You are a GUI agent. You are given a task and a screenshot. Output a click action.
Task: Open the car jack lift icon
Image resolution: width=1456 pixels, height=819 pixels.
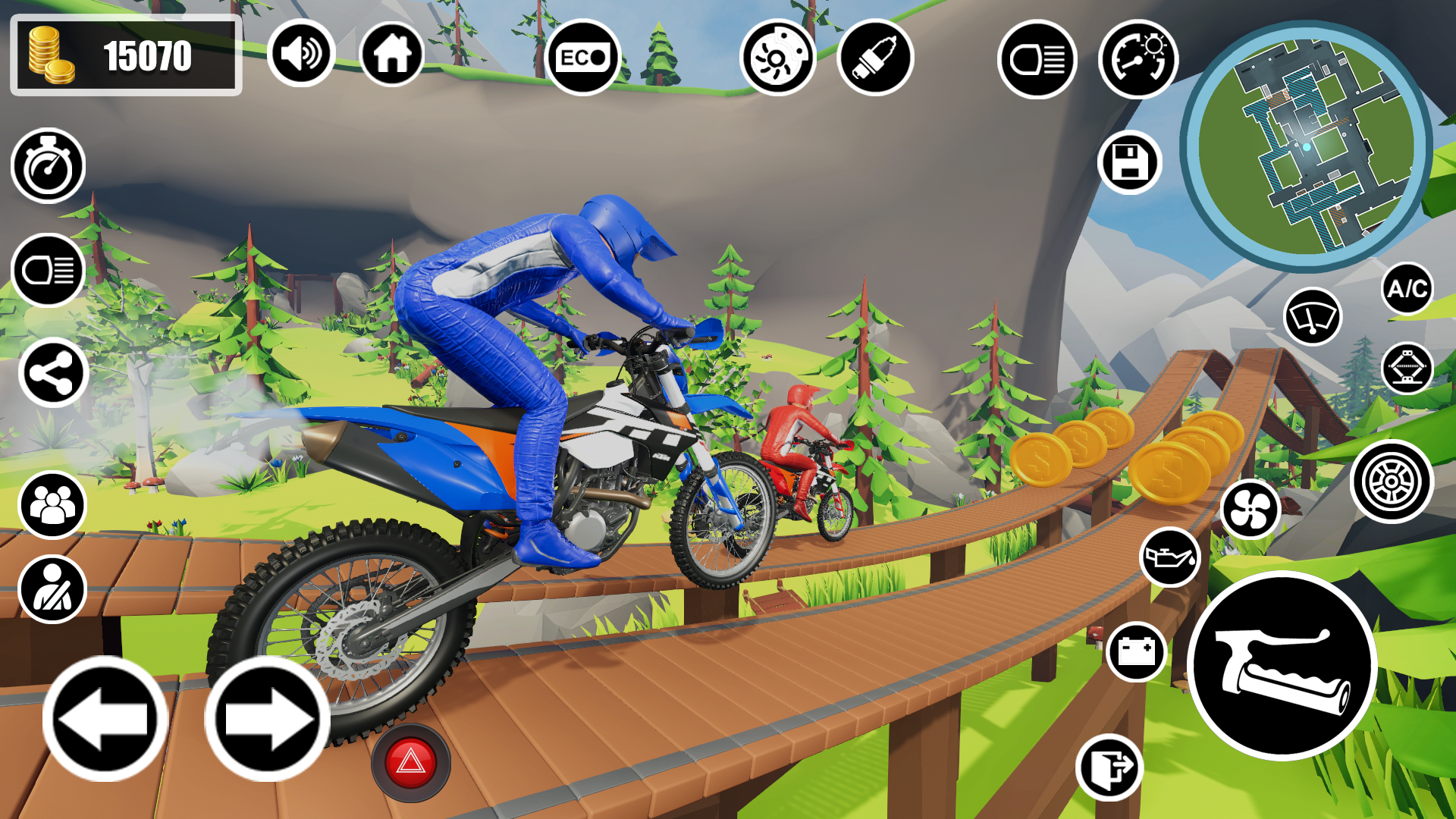(1408, 369)
